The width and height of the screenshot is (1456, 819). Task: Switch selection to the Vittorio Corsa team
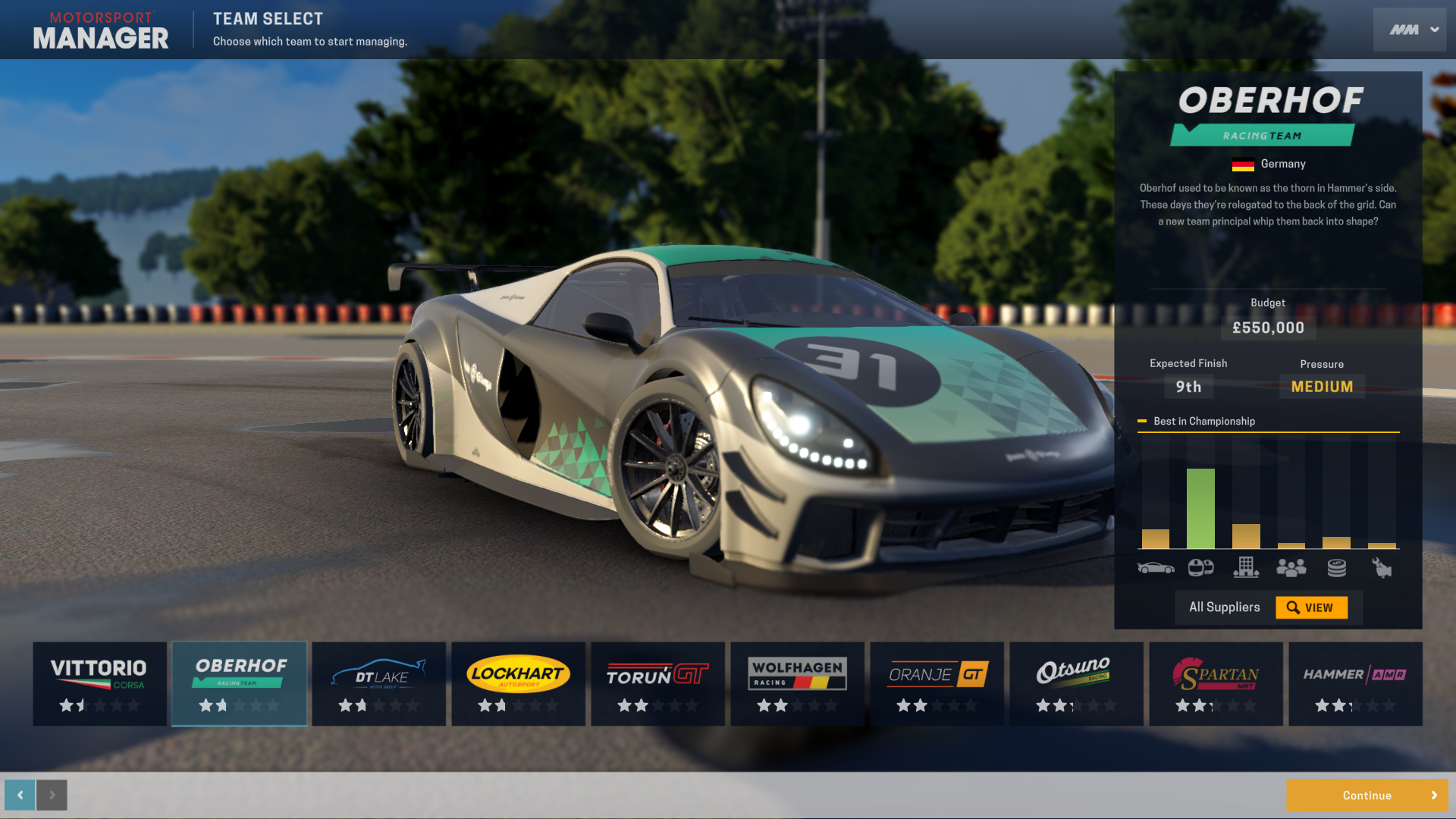99,683
